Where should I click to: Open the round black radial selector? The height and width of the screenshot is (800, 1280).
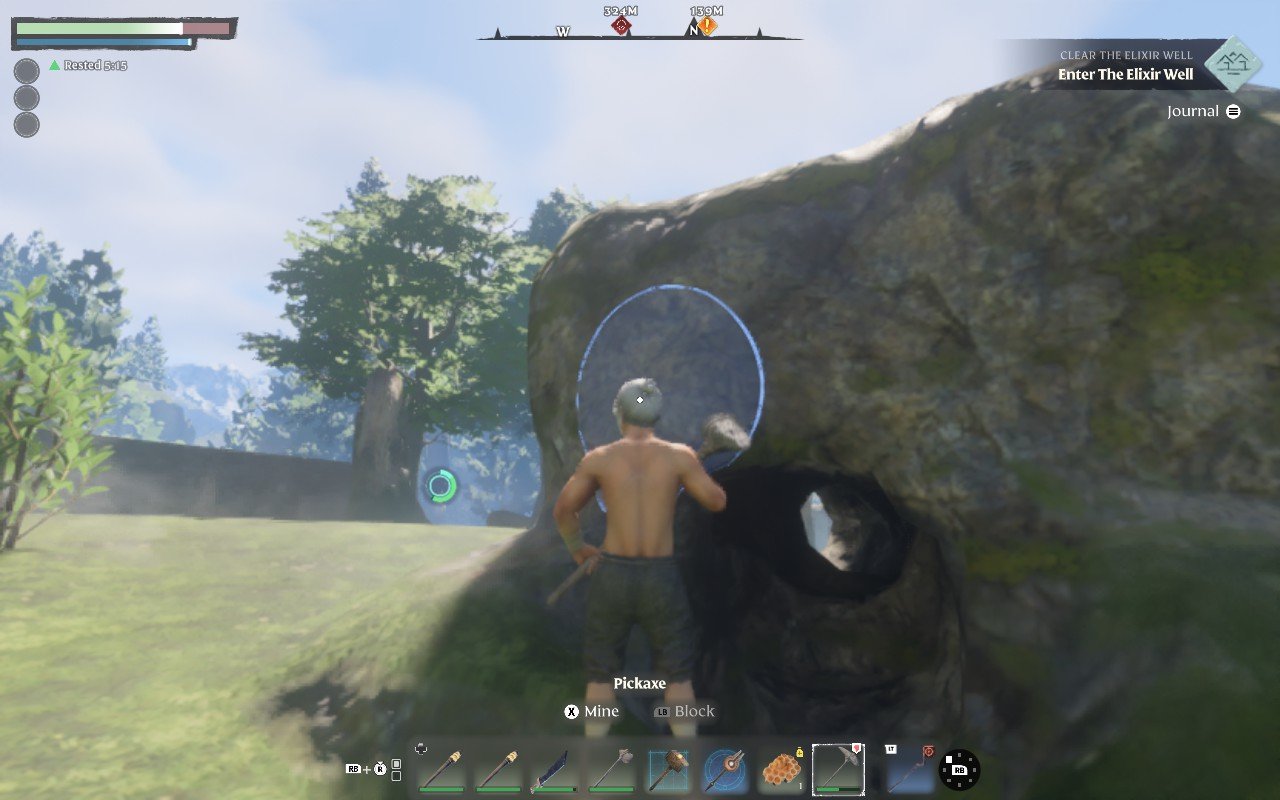(960, 770)
